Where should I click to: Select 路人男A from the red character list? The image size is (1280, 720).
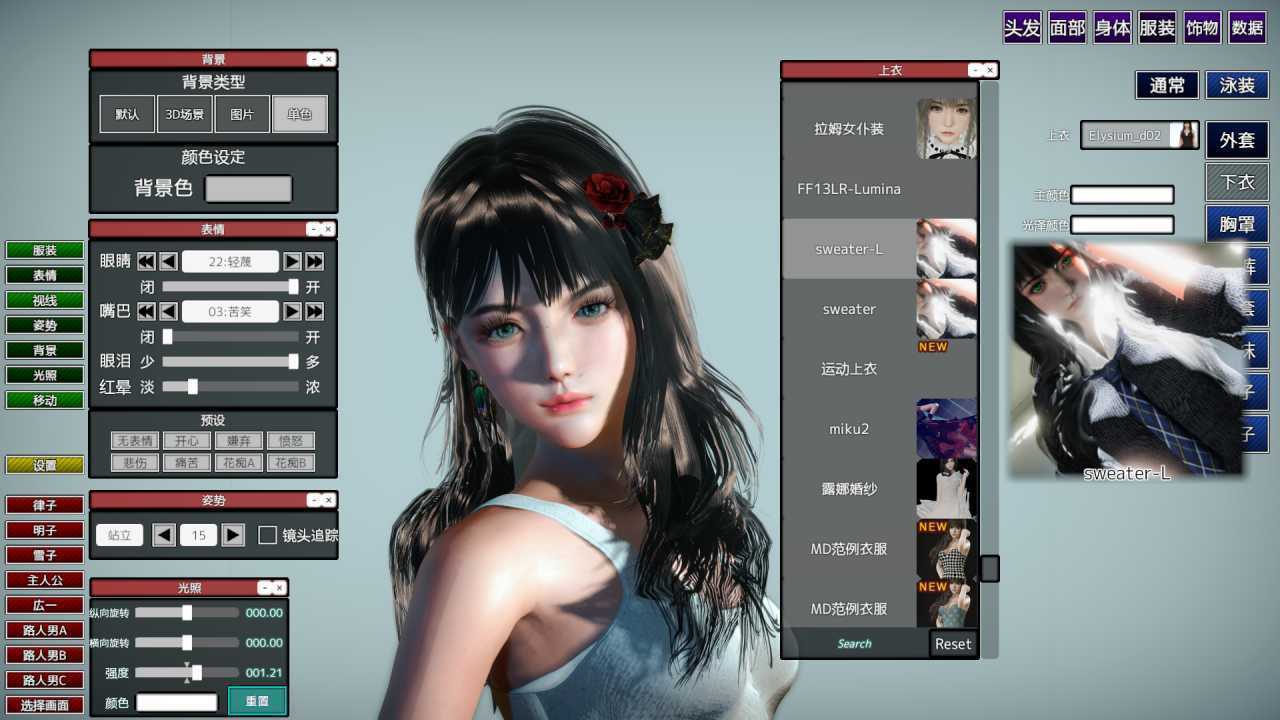(x=44, y=630)
